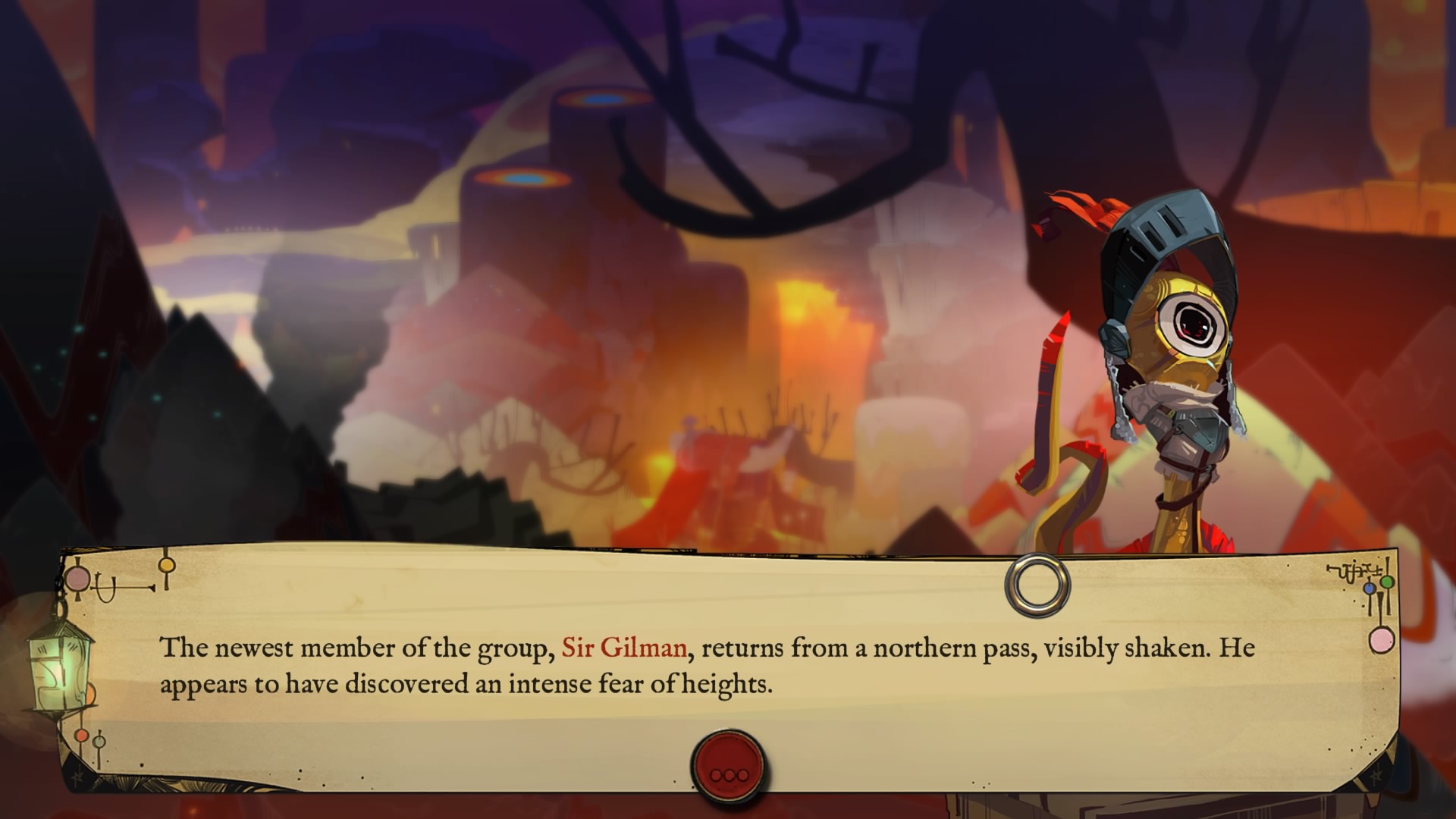Select the green pin near the top-right runes
1456x819 pixels.
tap(1387, 582)
